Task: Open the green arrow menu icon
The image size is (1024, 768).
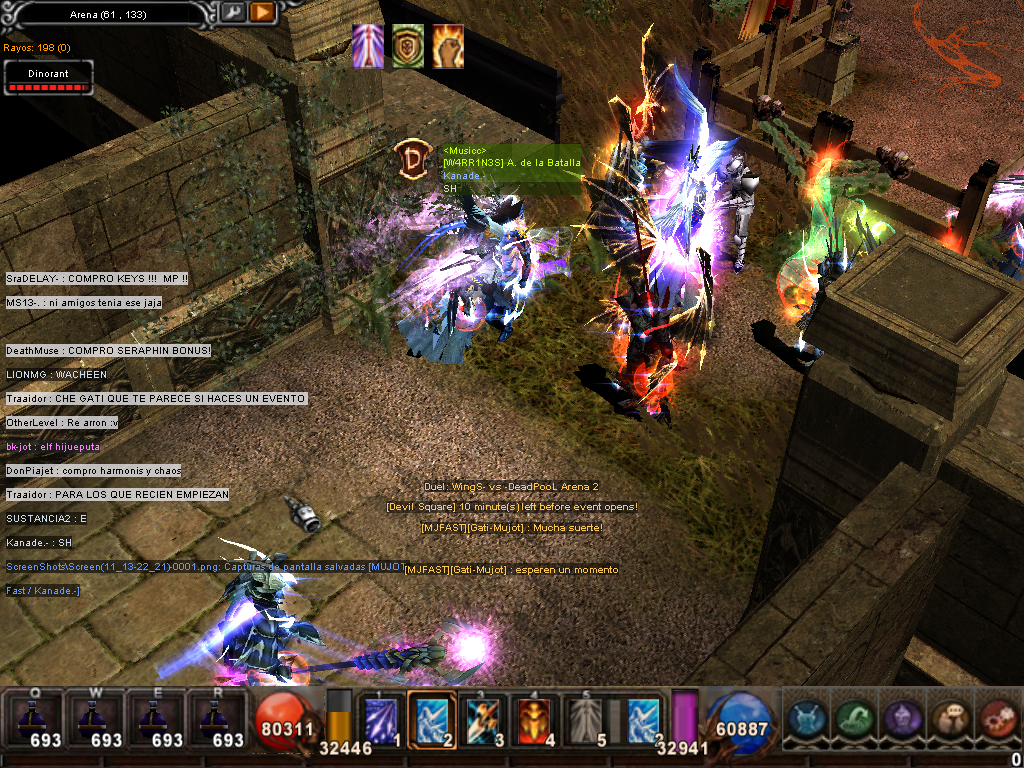Action: [853, 719]
